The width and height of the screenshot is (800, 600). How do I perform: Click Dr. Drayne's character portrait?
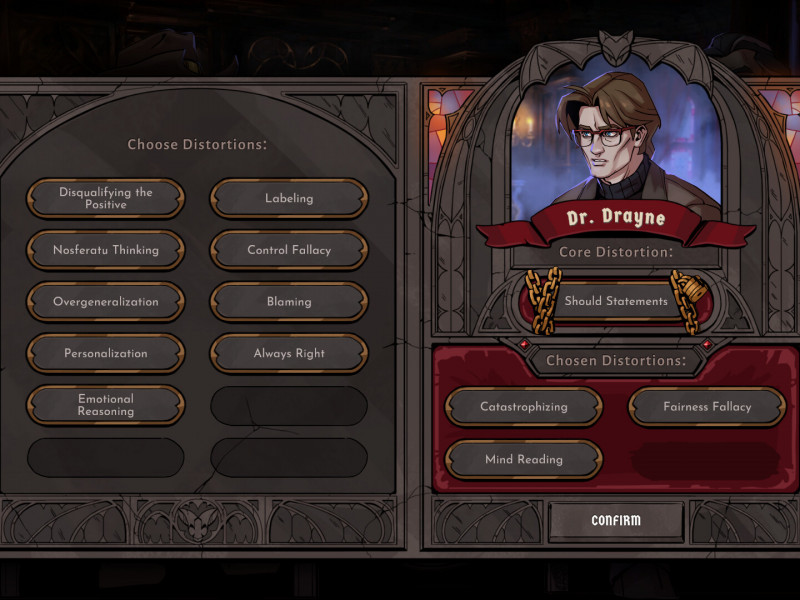(614, 140)
